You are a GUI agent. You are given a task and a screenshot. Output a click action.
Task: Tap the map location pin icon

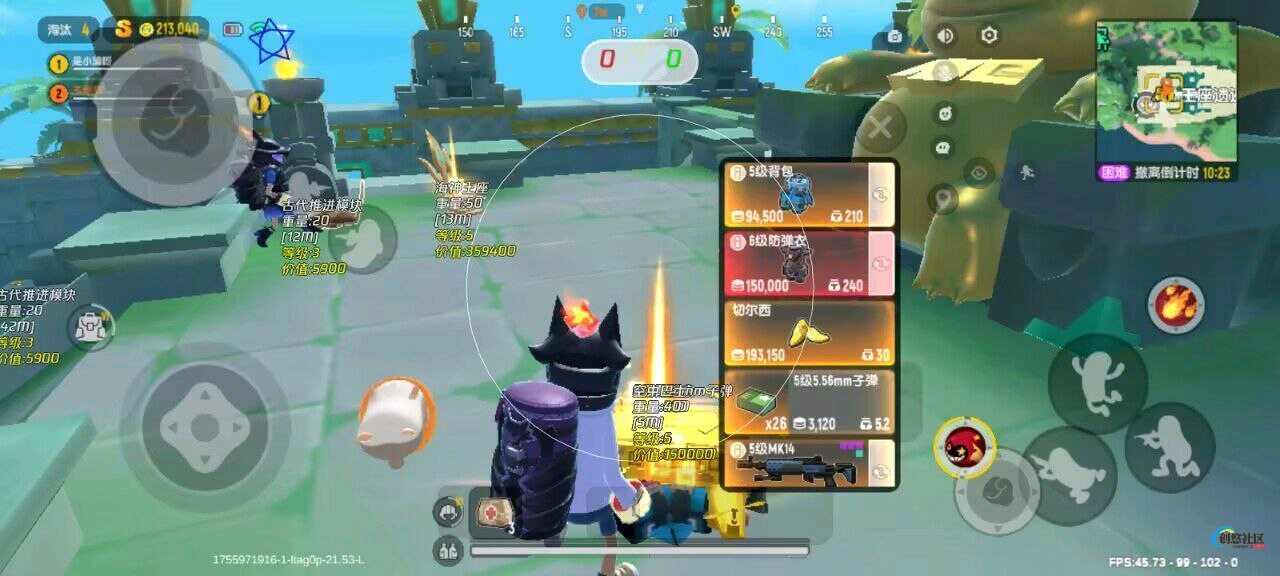coord(943,199)
